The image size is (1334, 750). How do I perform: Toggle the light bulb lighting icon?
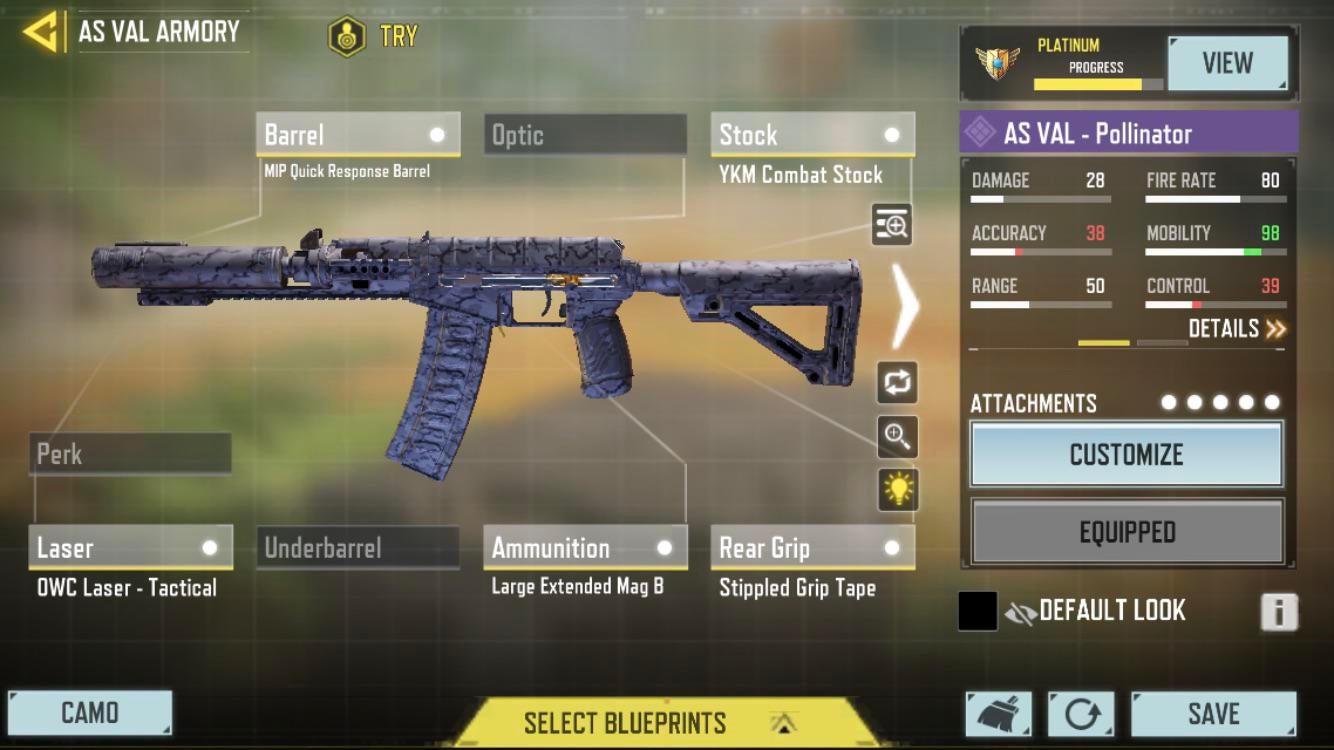click(897, 489)
